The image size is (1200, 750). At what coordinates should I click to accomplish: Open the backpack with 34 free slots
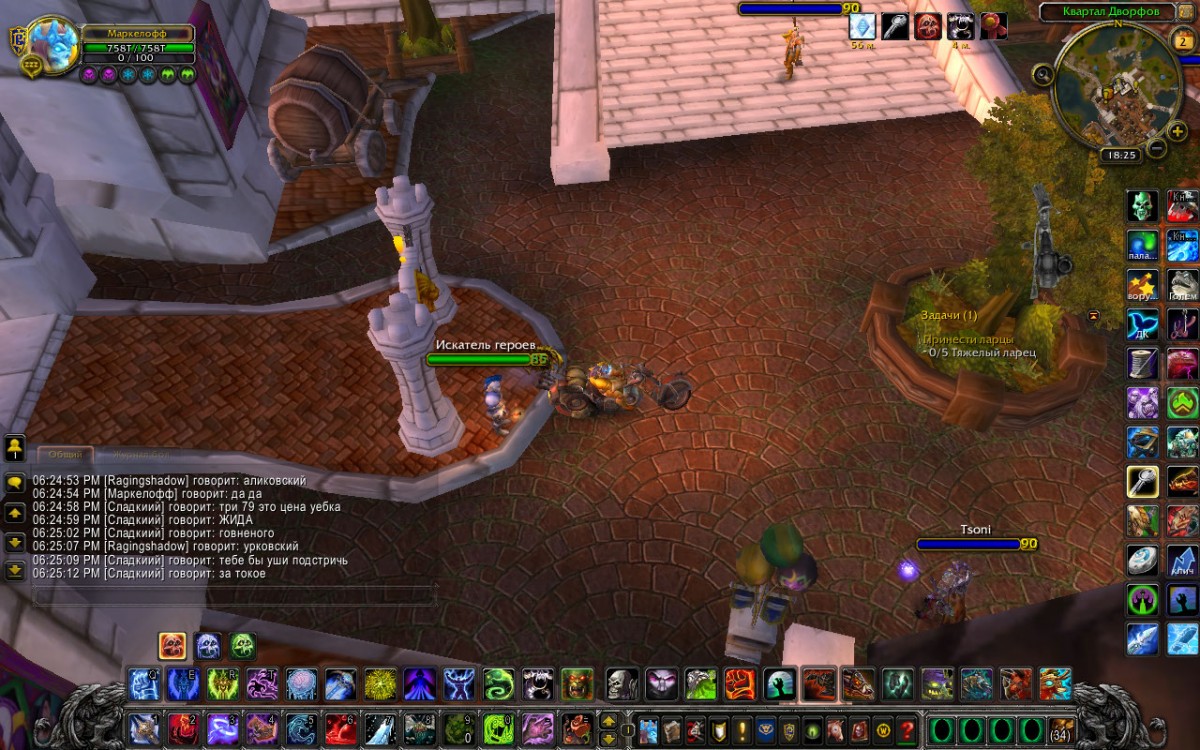tap(1060, 727)
